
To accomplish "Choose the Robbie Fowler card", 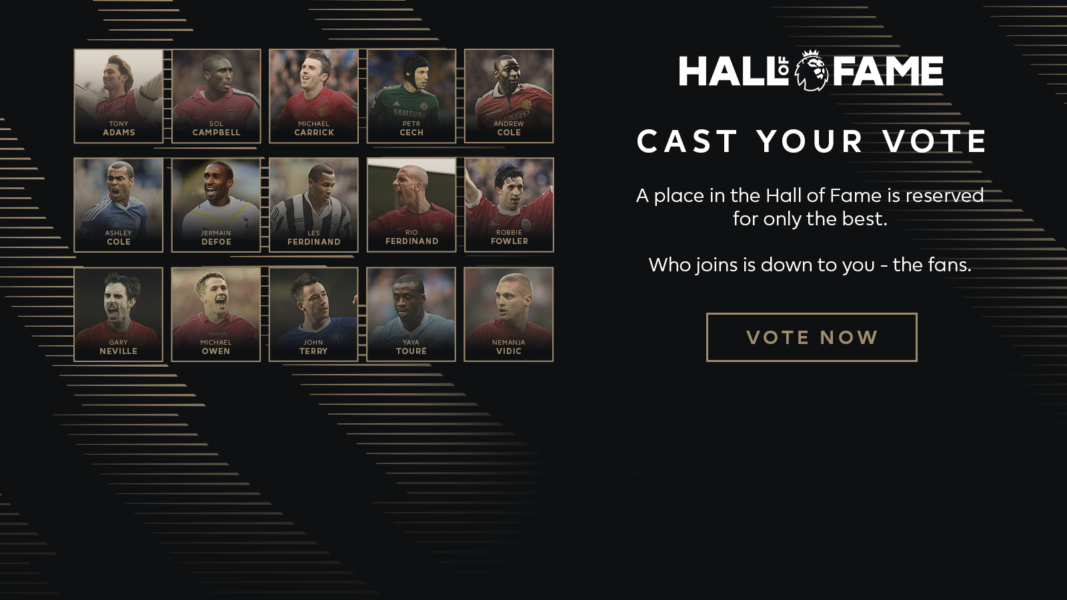I will [509, 205].
